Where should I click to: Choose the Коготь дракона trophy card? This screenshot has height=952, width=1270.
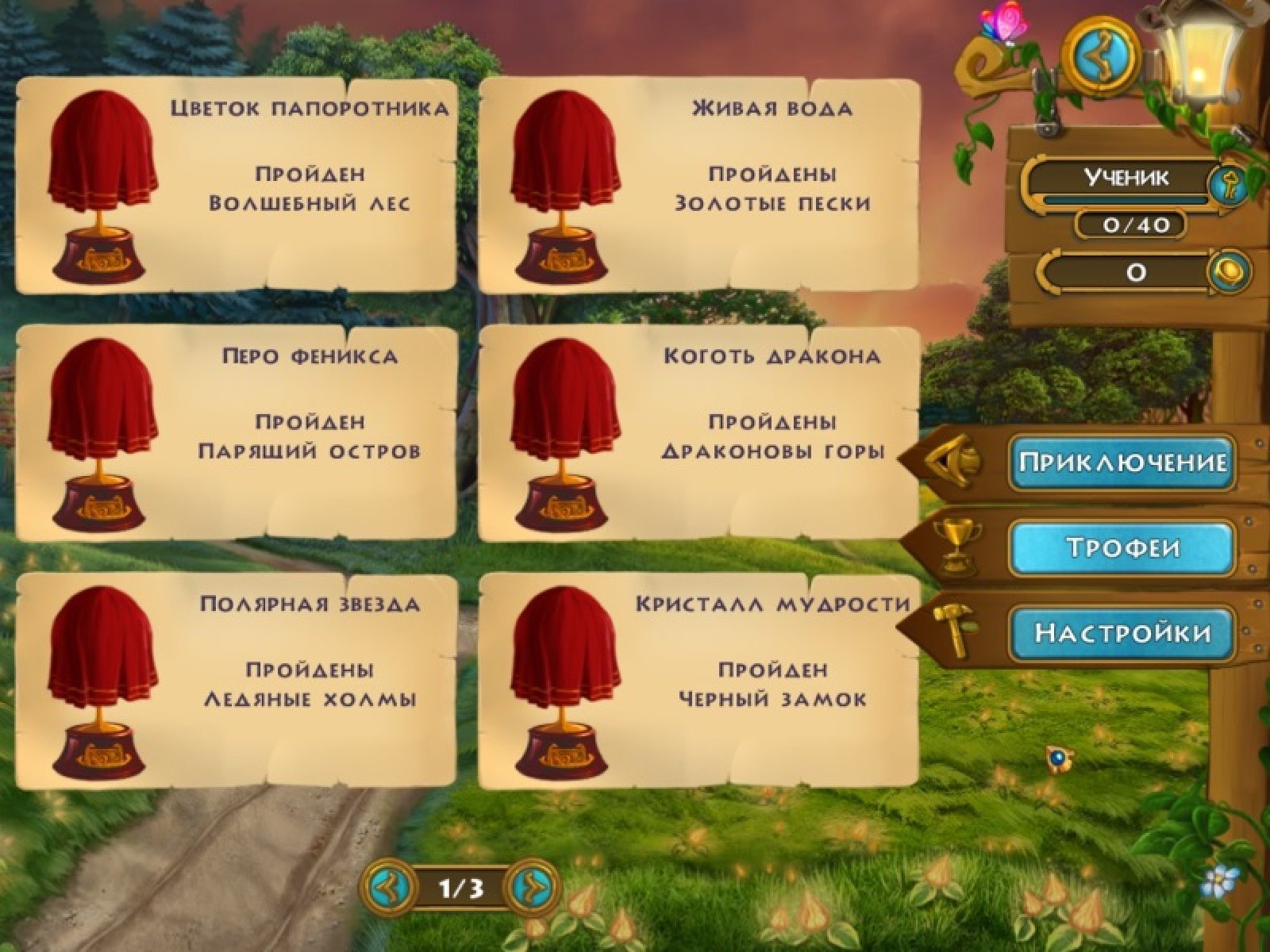click(698, 433)
